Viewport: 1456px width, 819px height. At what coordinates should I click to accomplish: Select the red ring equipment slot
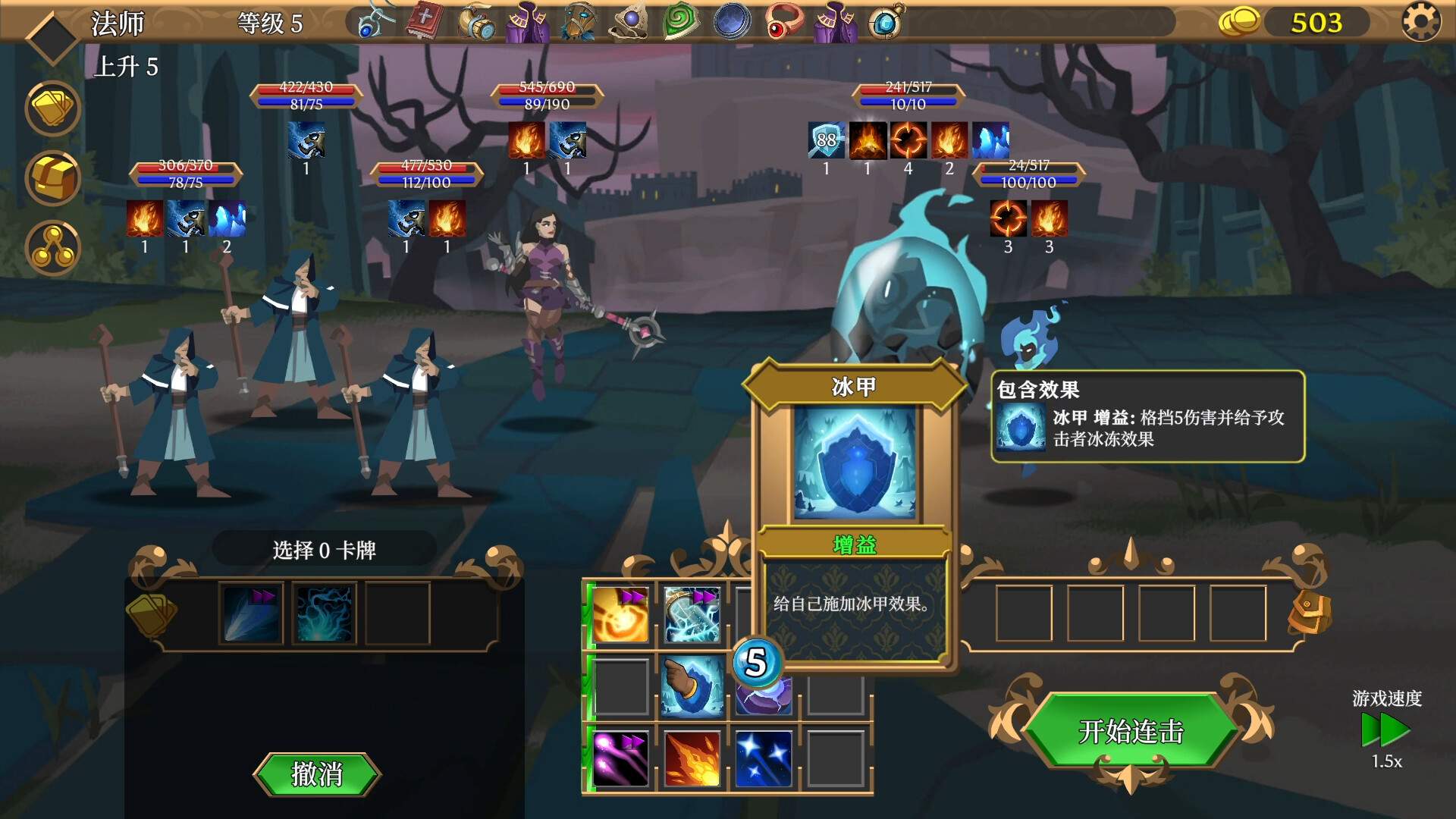coord(782,21)
